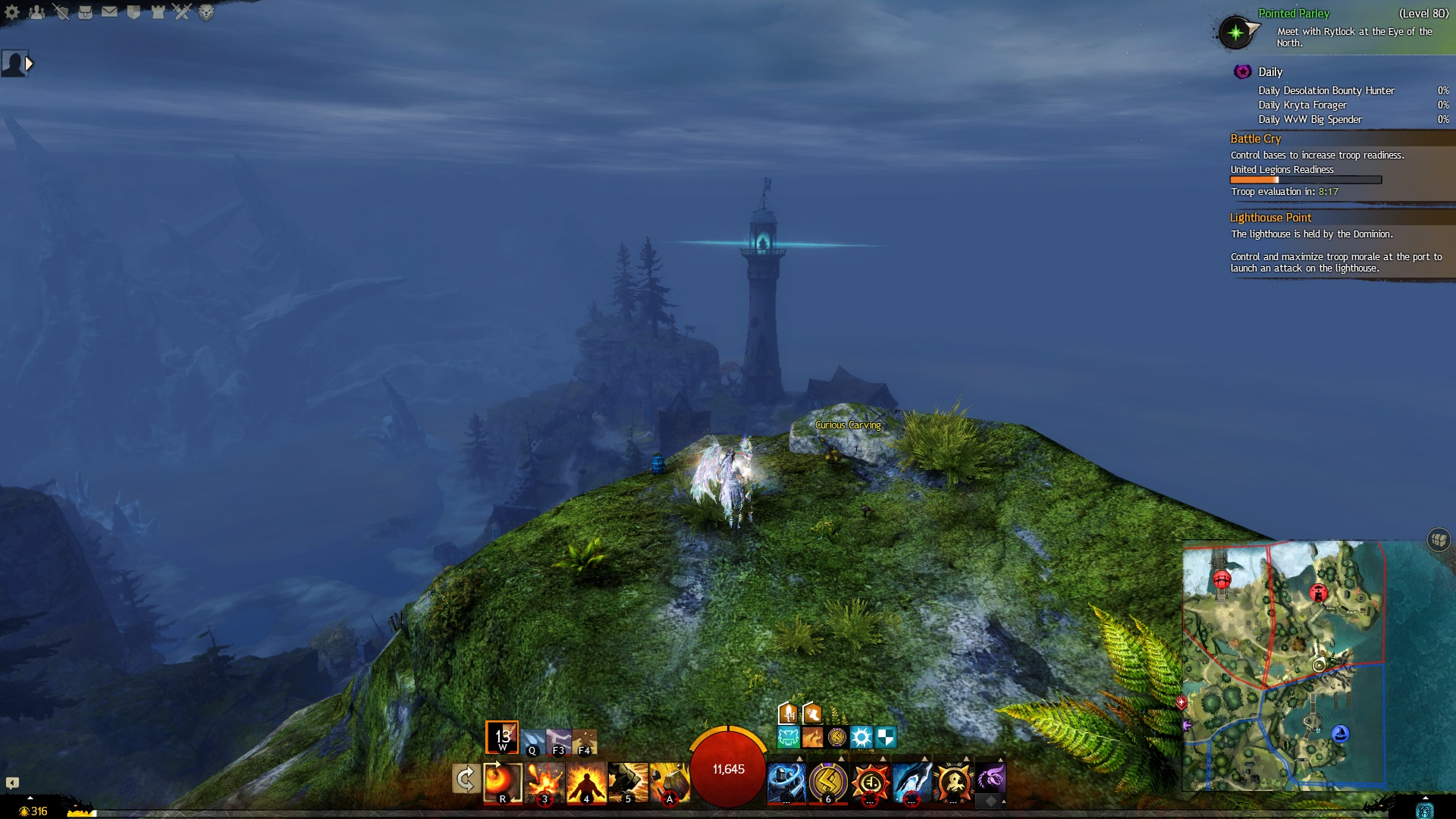This screenshot has height=819, width=1456.
Task: Open the World vs World castle icon
Action: pos(158,12)
